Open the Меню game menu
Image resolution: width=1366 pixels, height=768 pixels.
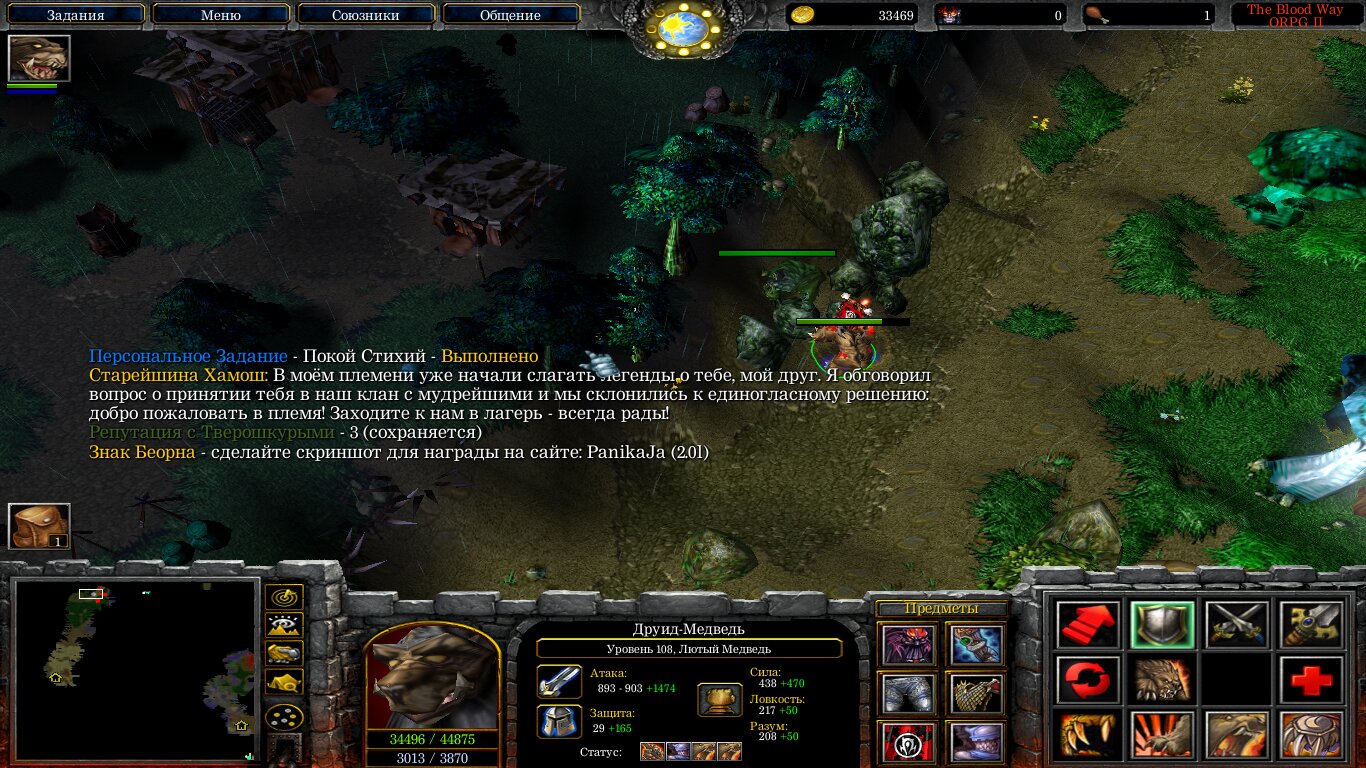point(221,15)
